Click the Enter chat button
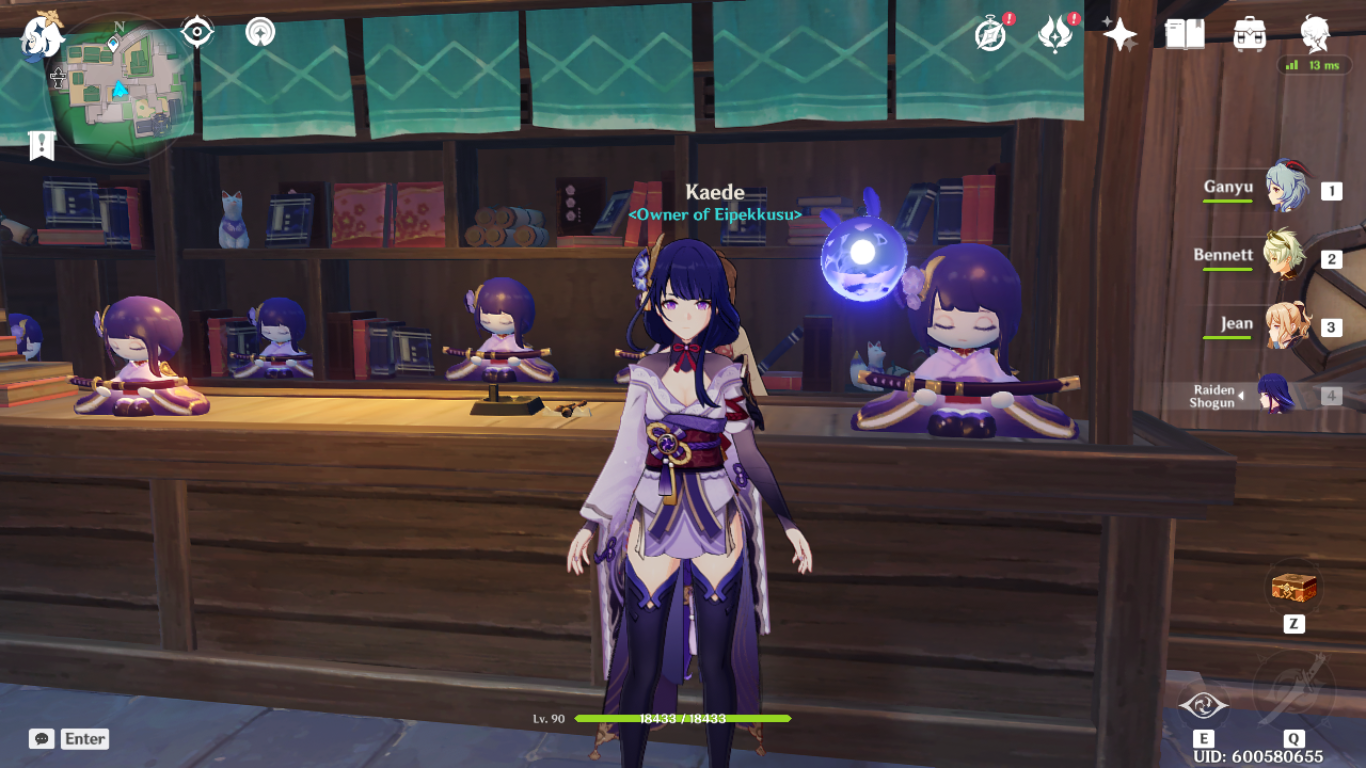1366x768 pixels. [83, 739]
